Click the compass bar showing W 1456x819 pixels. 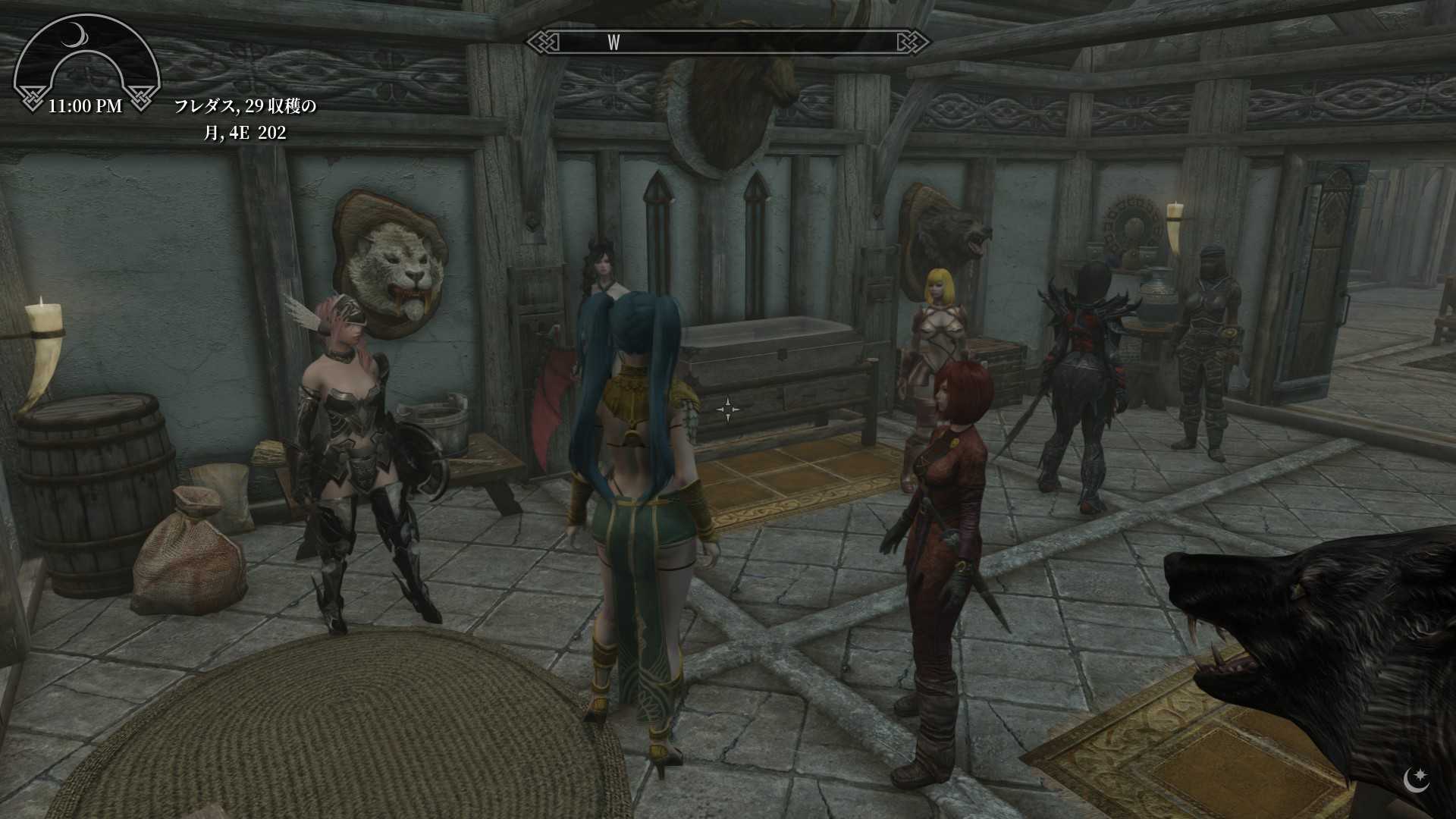728,42
